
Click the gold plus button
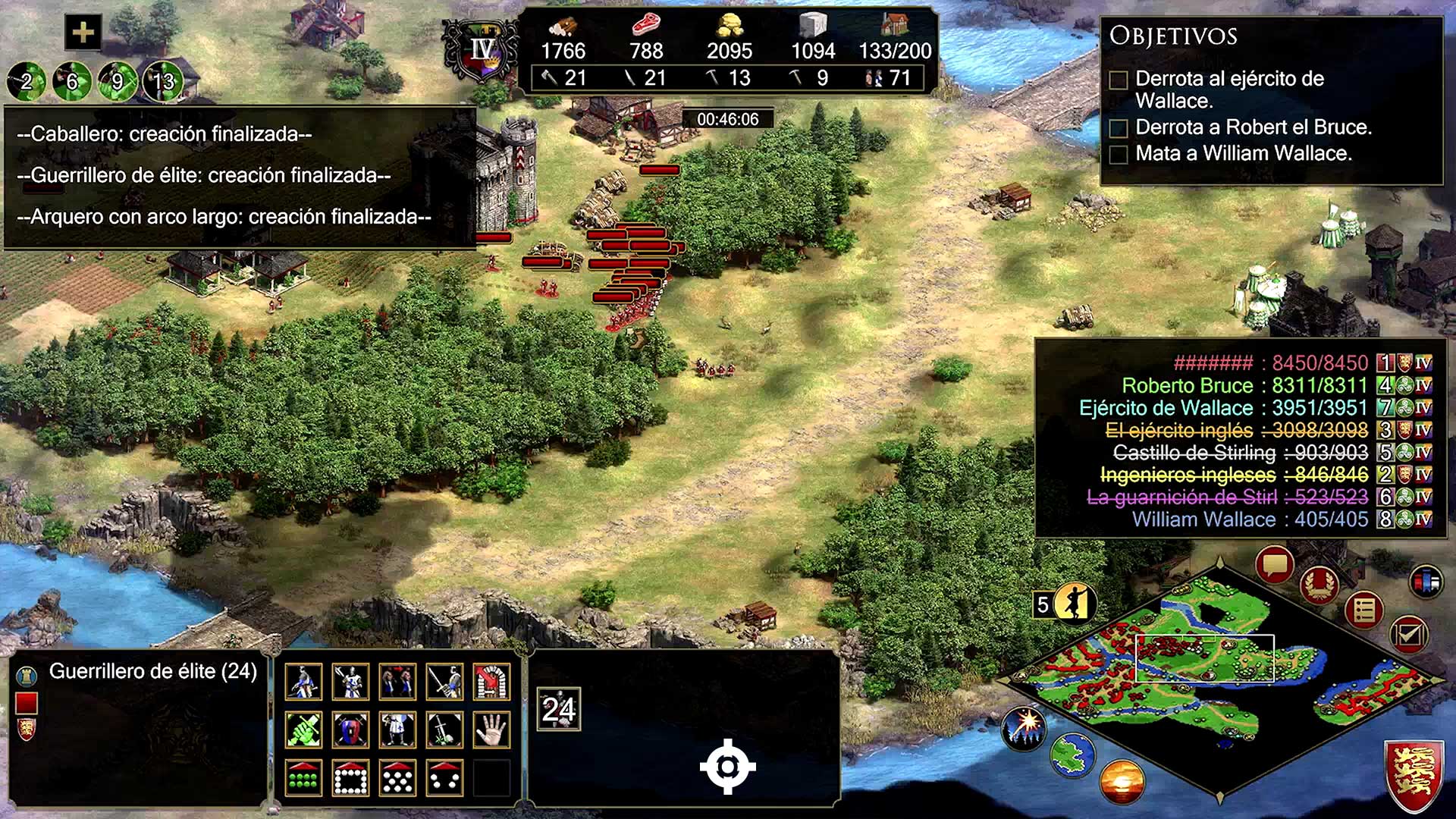(x=83, y=33)
